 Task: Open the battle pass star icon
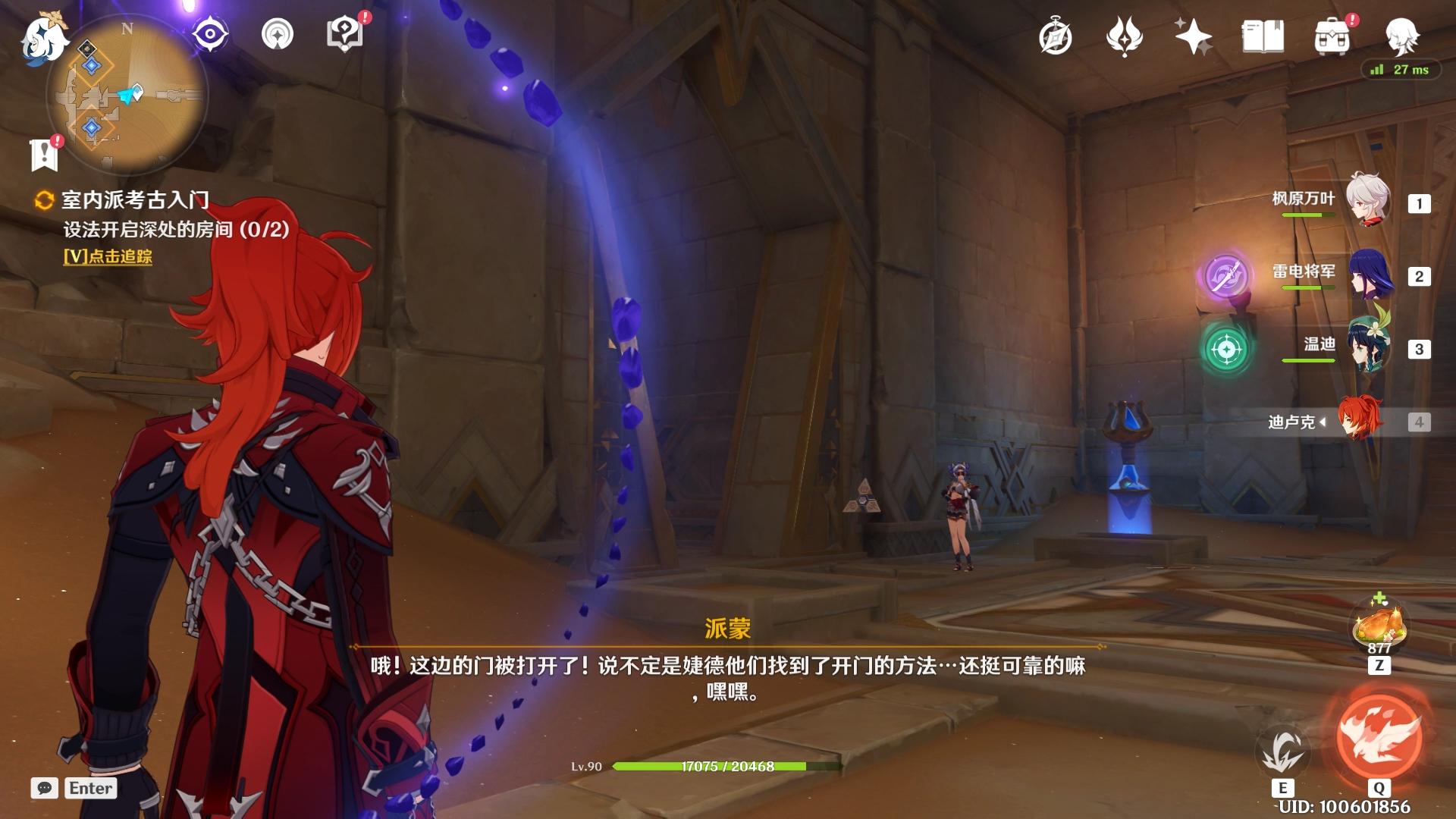tap(1124, 36)
